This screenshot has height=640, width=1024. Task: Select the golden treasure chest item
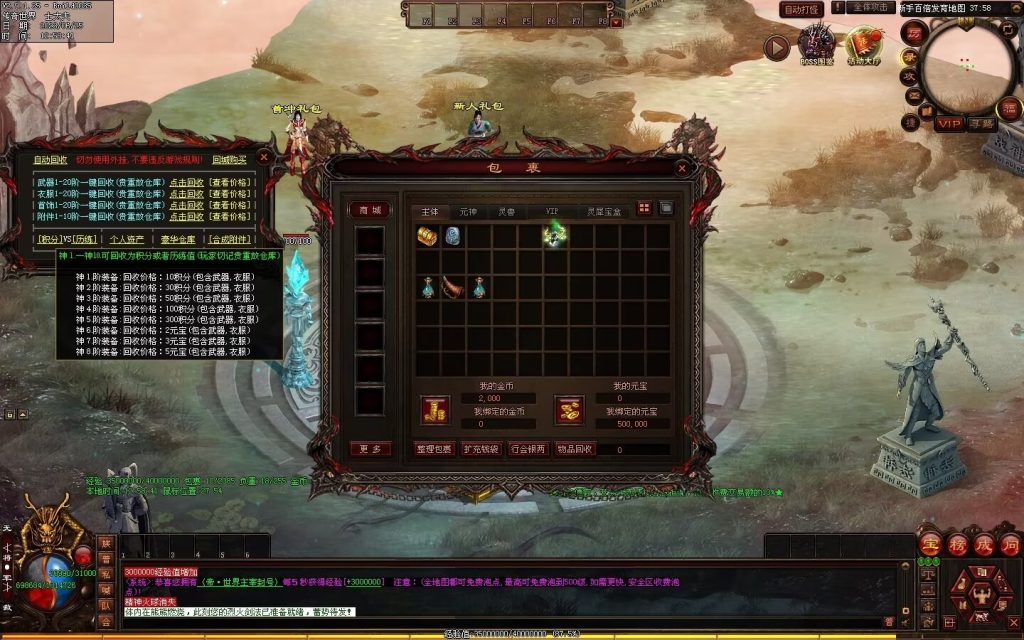428,236
